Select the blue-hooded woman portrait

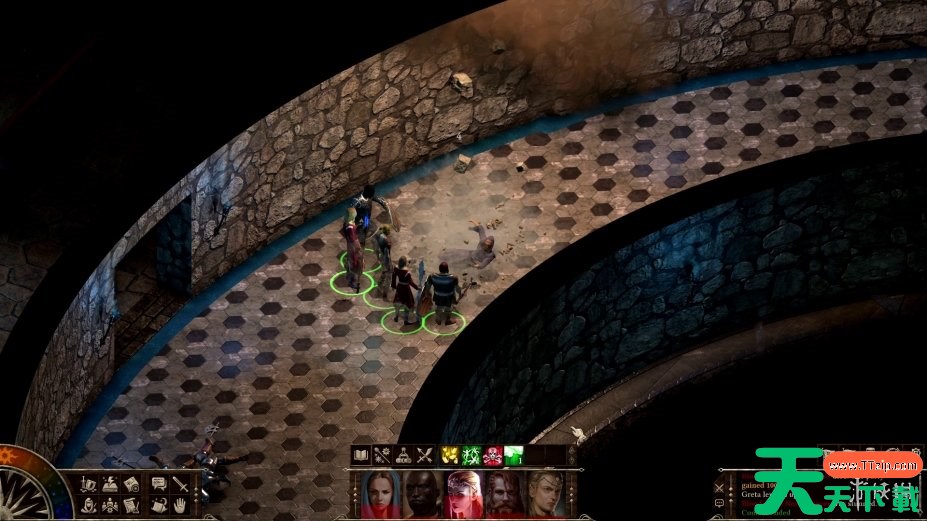[x=382, y=494]
